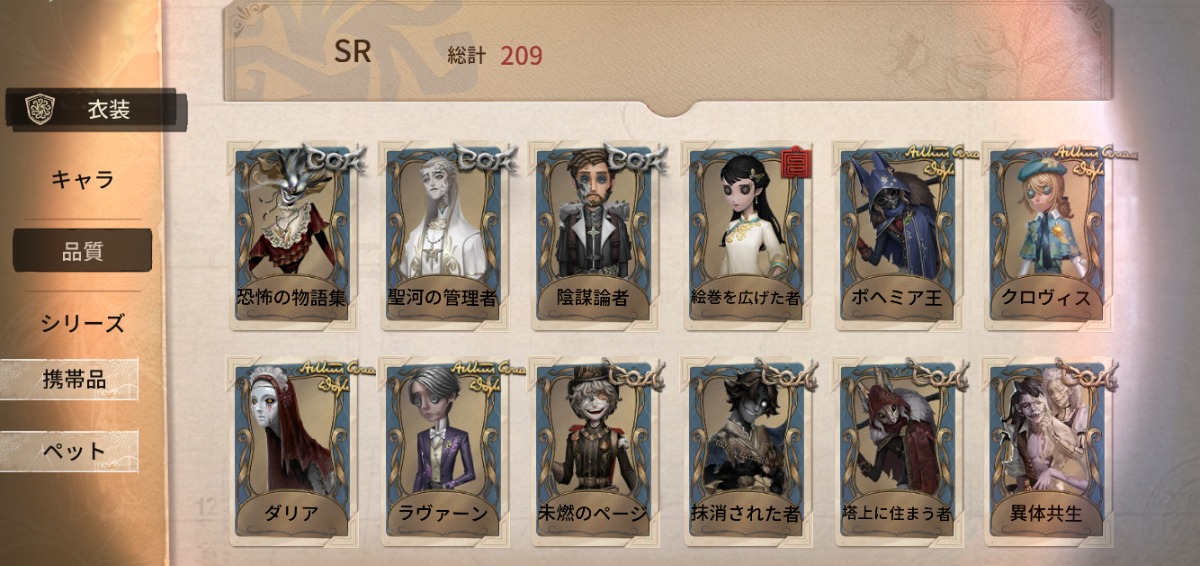This screenshot has width=1200, height=566.
Task: View the 聖河の管理者 costume card
Action: pos(443,236)
